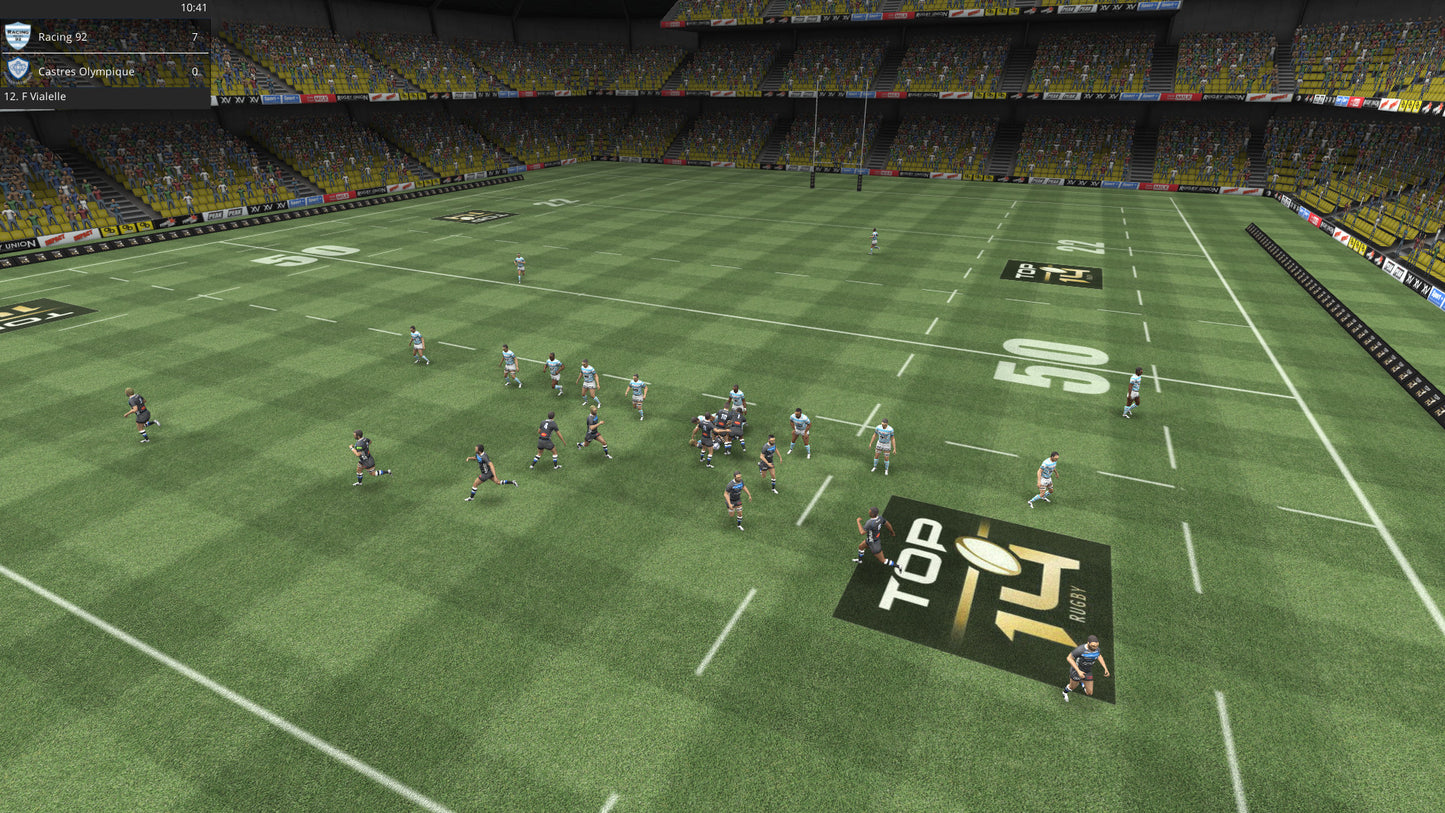The image size is (1445, 813).
Task: Click the Racing 92 team crest
Action: [x=17, y=36]
